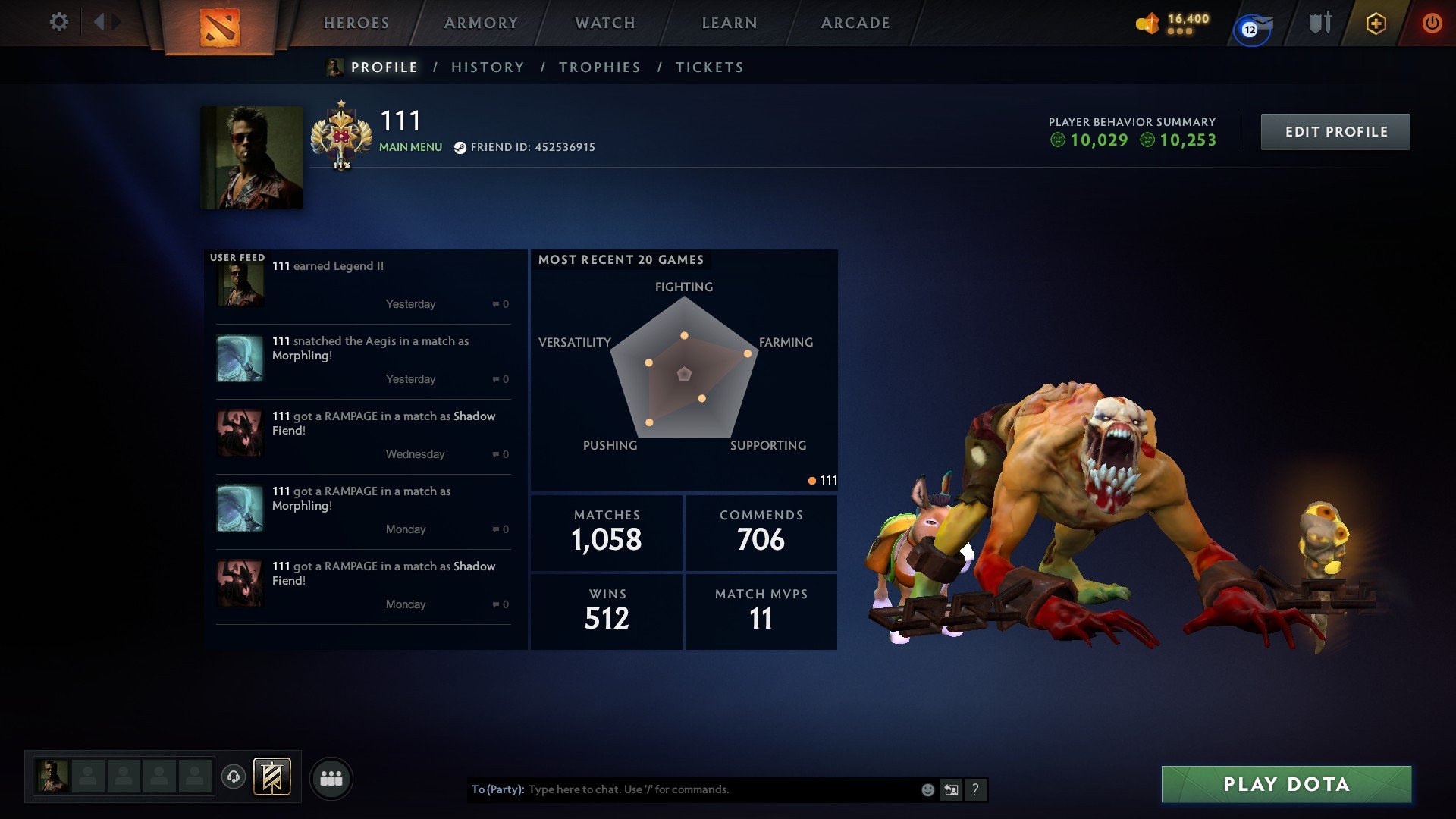The width and height of the screenshot is (1456, 819).
Task: Open the TROPHIES tab
Action: (600, 67)
